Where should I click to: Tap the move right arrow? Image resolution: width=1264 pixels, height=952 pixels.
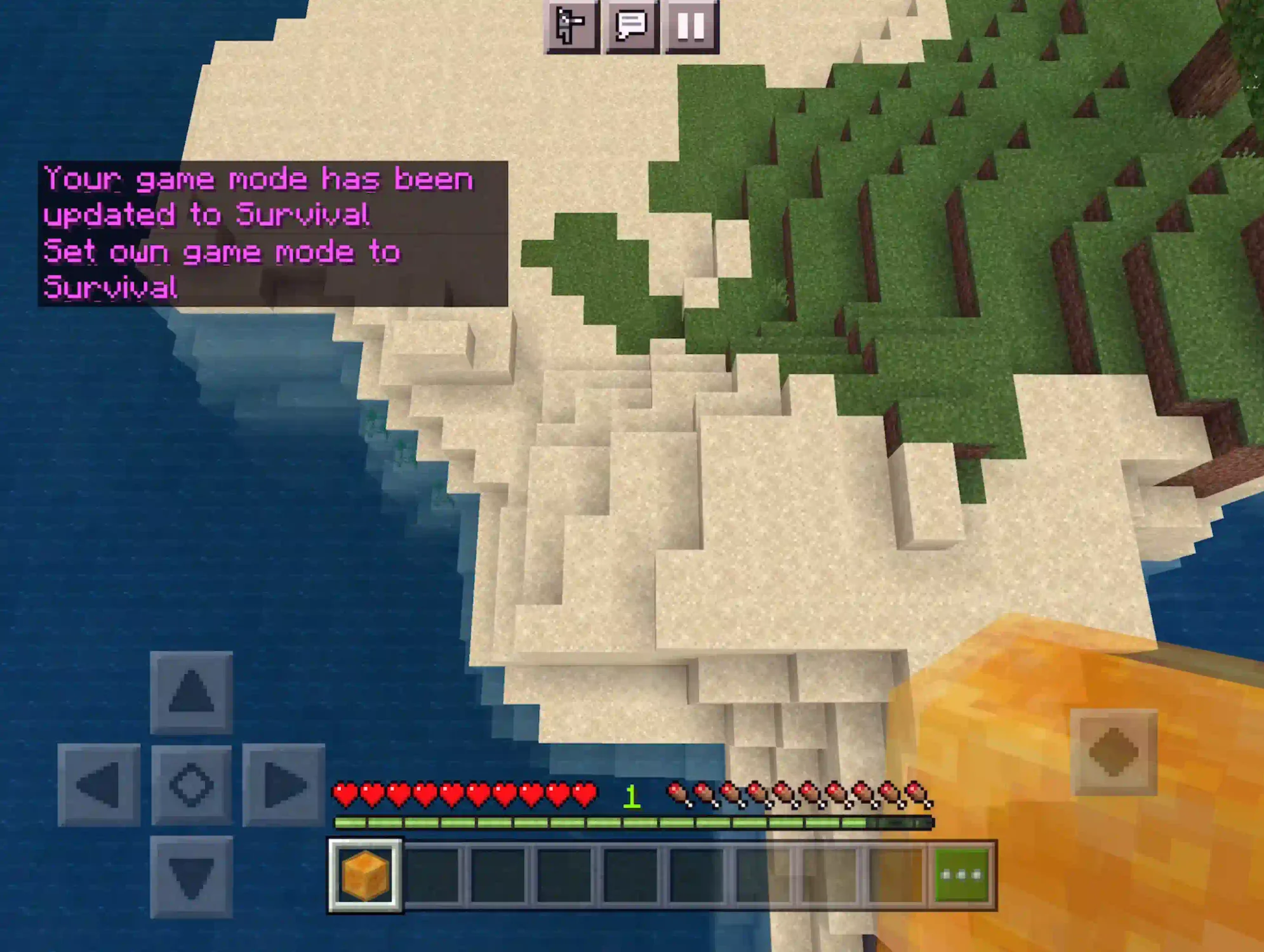pos(283,785)
